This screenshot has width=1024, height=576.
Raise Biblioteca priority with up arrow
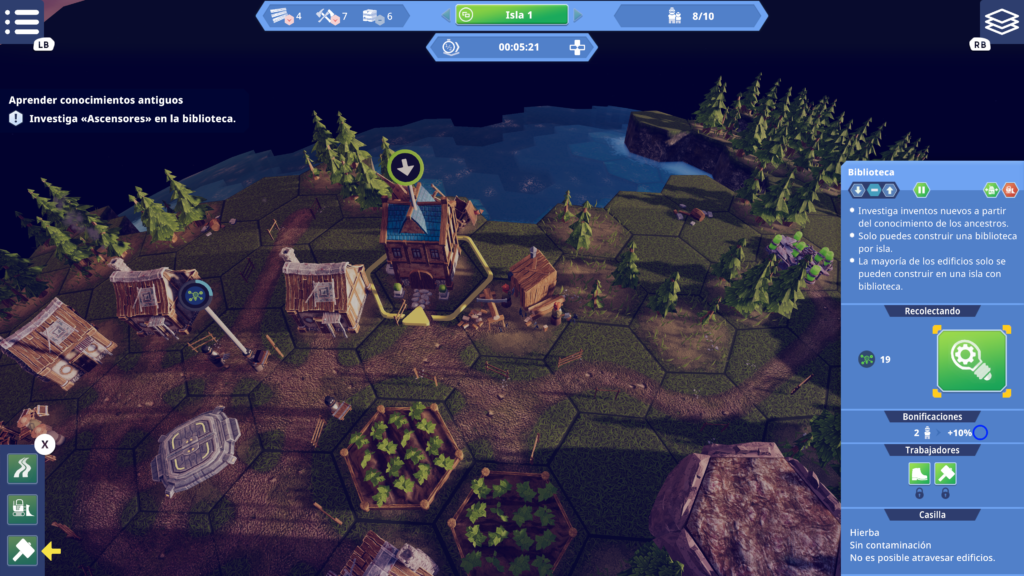889,190
